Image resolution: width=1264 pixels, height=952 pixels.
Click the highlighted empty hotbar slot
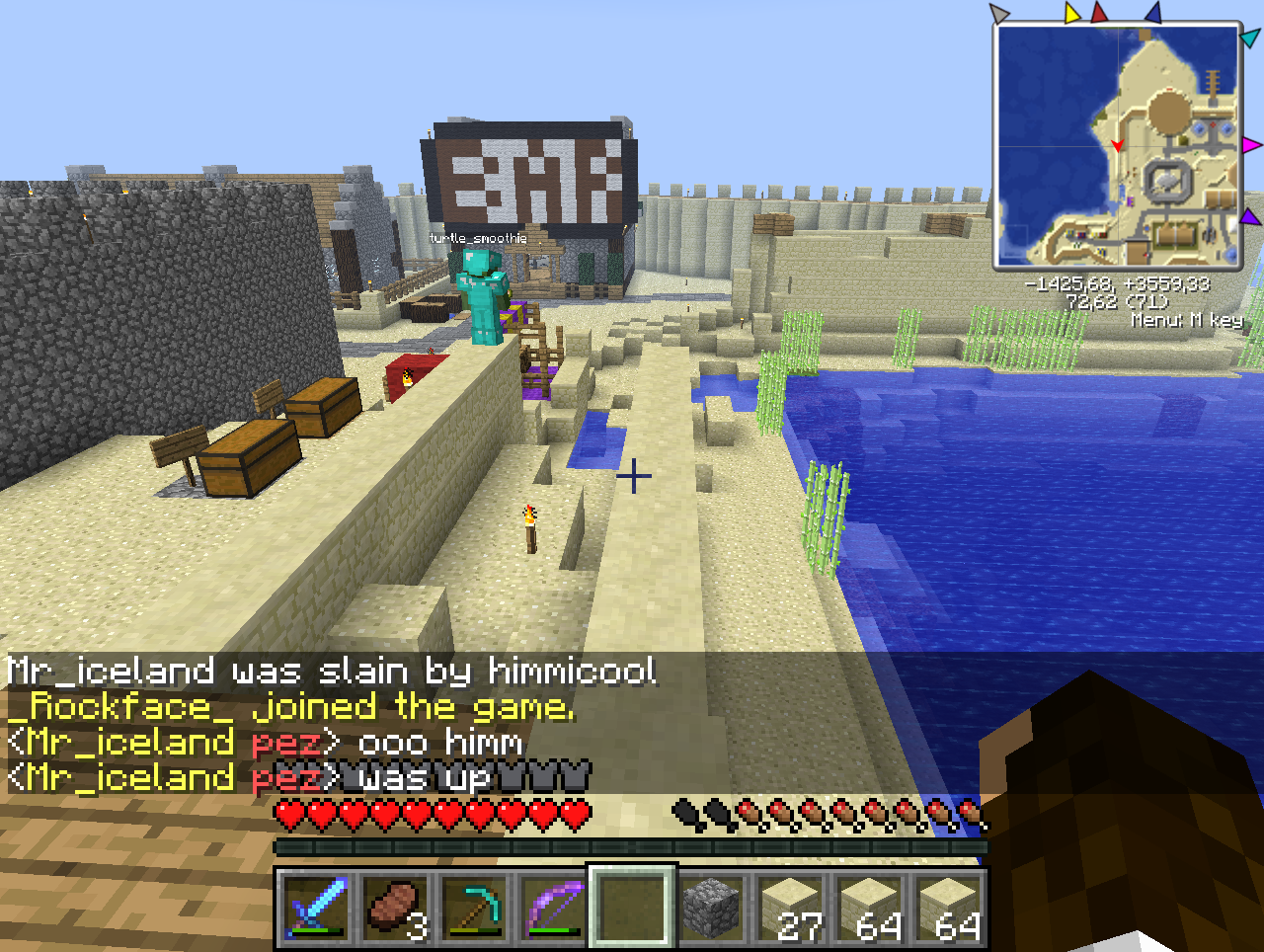(631, 907)
